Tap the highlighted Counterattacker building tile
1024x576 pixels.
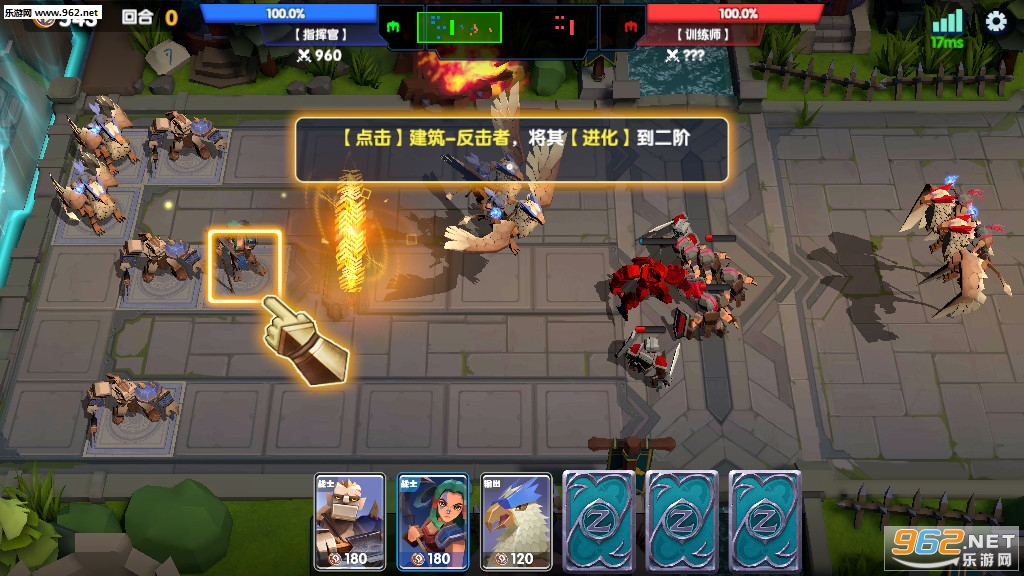(244, 265)
